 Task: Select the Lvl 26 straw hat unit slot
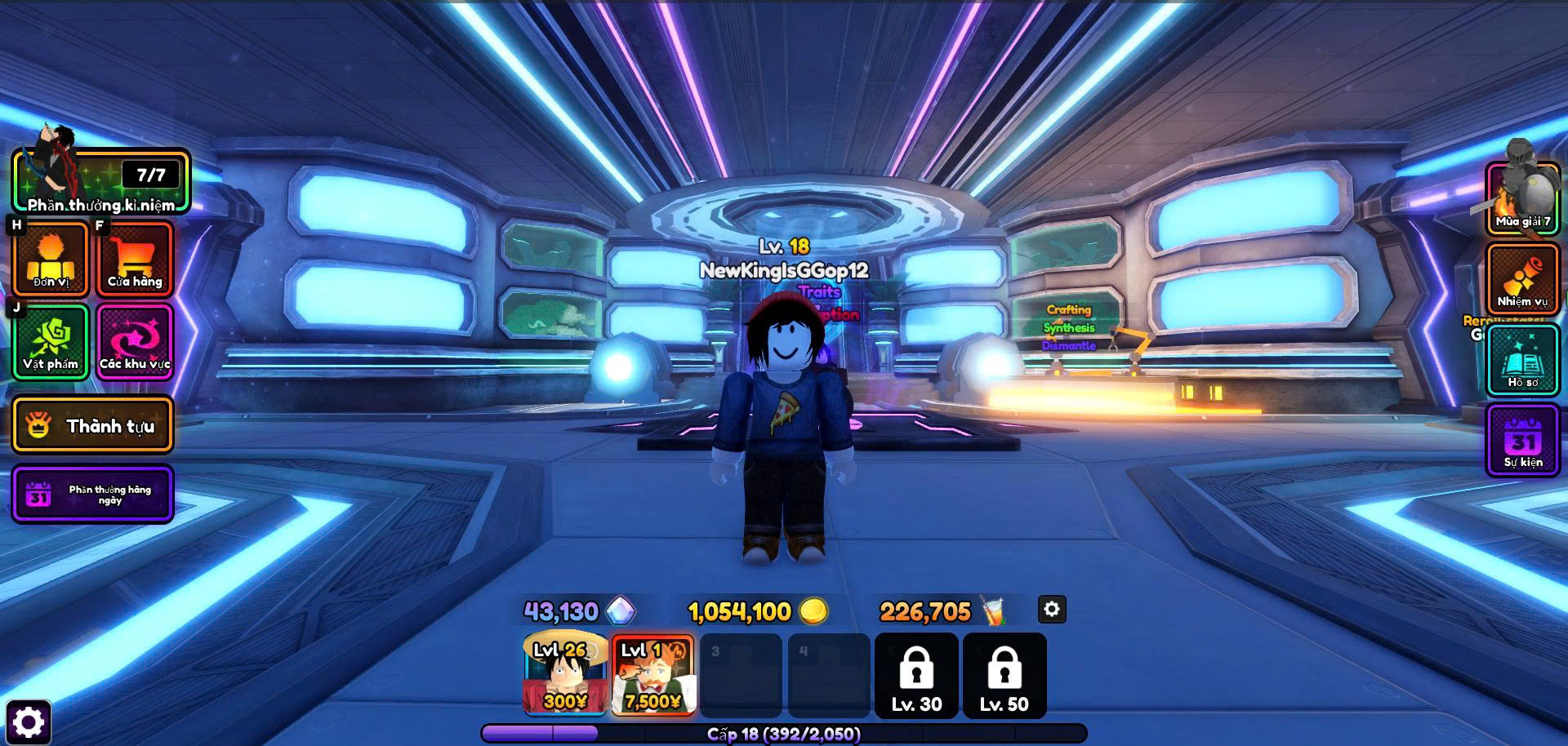[565, 675]
